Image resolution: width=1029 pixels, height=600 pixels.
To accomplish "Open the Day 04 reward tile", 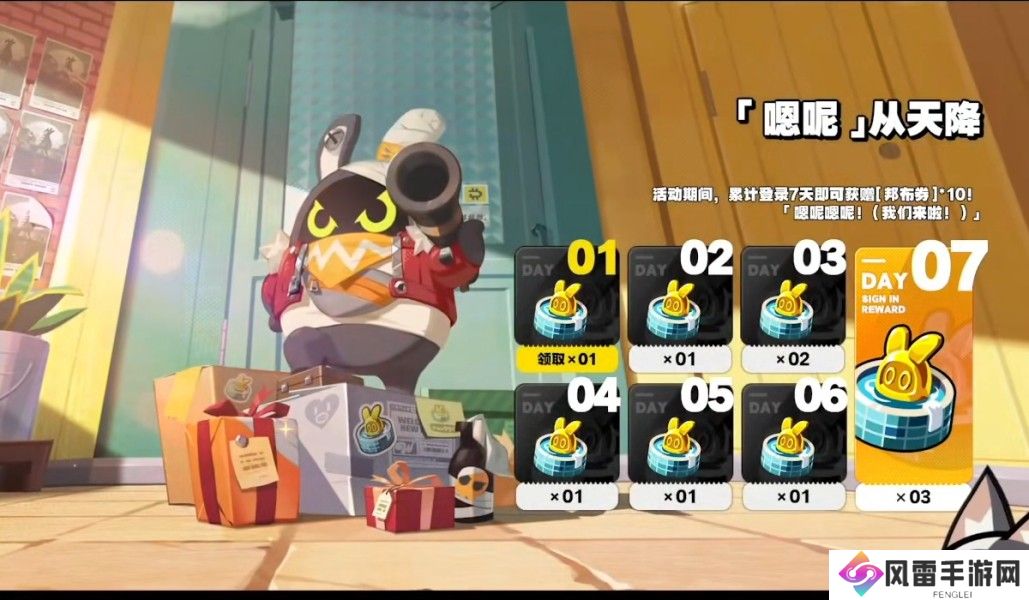I will click(x=566, y=440).
